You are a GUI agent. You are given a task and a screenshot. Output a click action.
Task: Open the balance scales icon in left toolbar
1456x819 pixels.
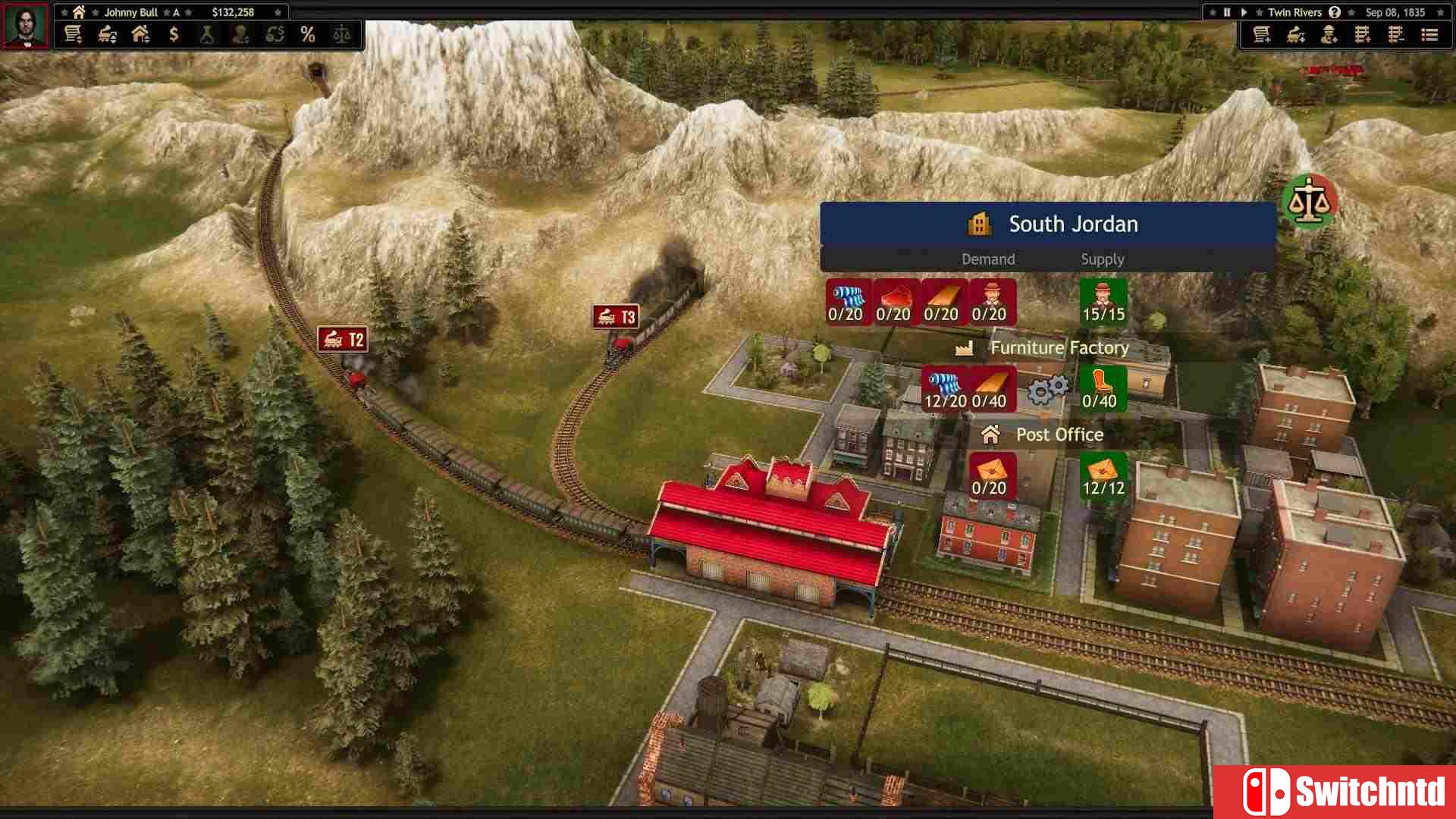point(341,34)
